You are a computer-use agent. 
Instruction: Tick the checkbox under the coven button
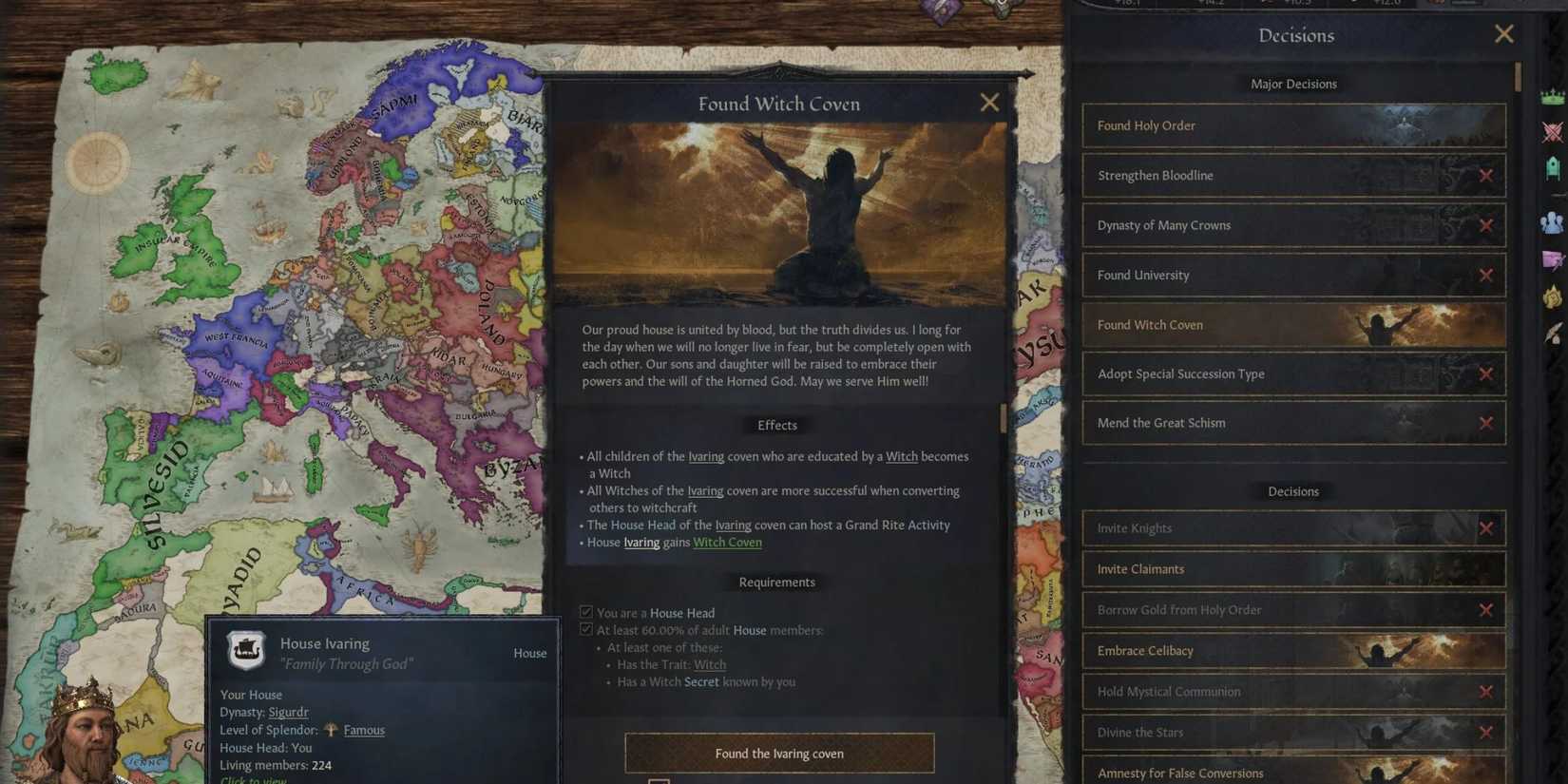coord(660,780)
